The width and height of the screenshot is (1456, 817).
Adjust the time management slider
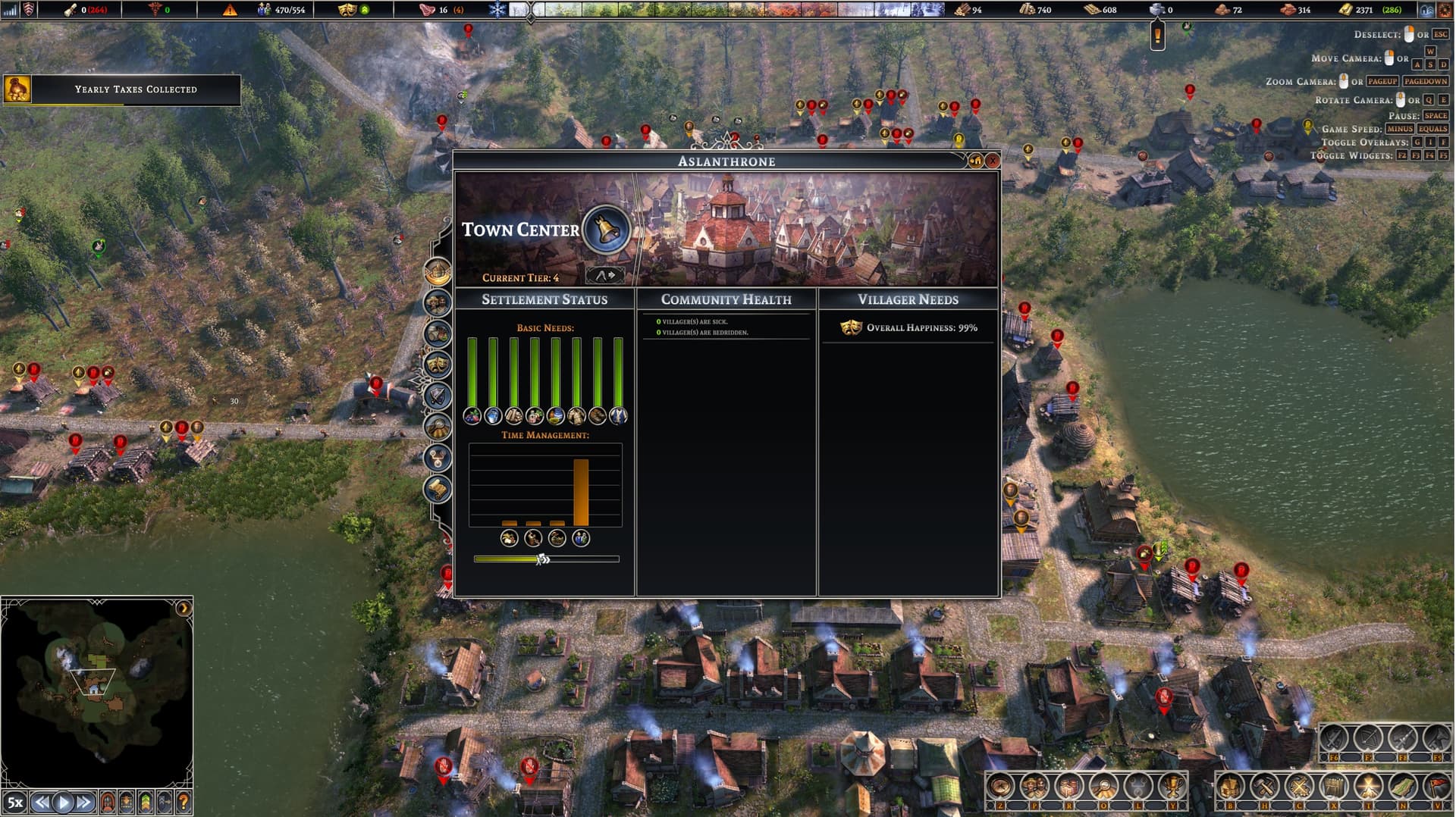click(542, 559)
